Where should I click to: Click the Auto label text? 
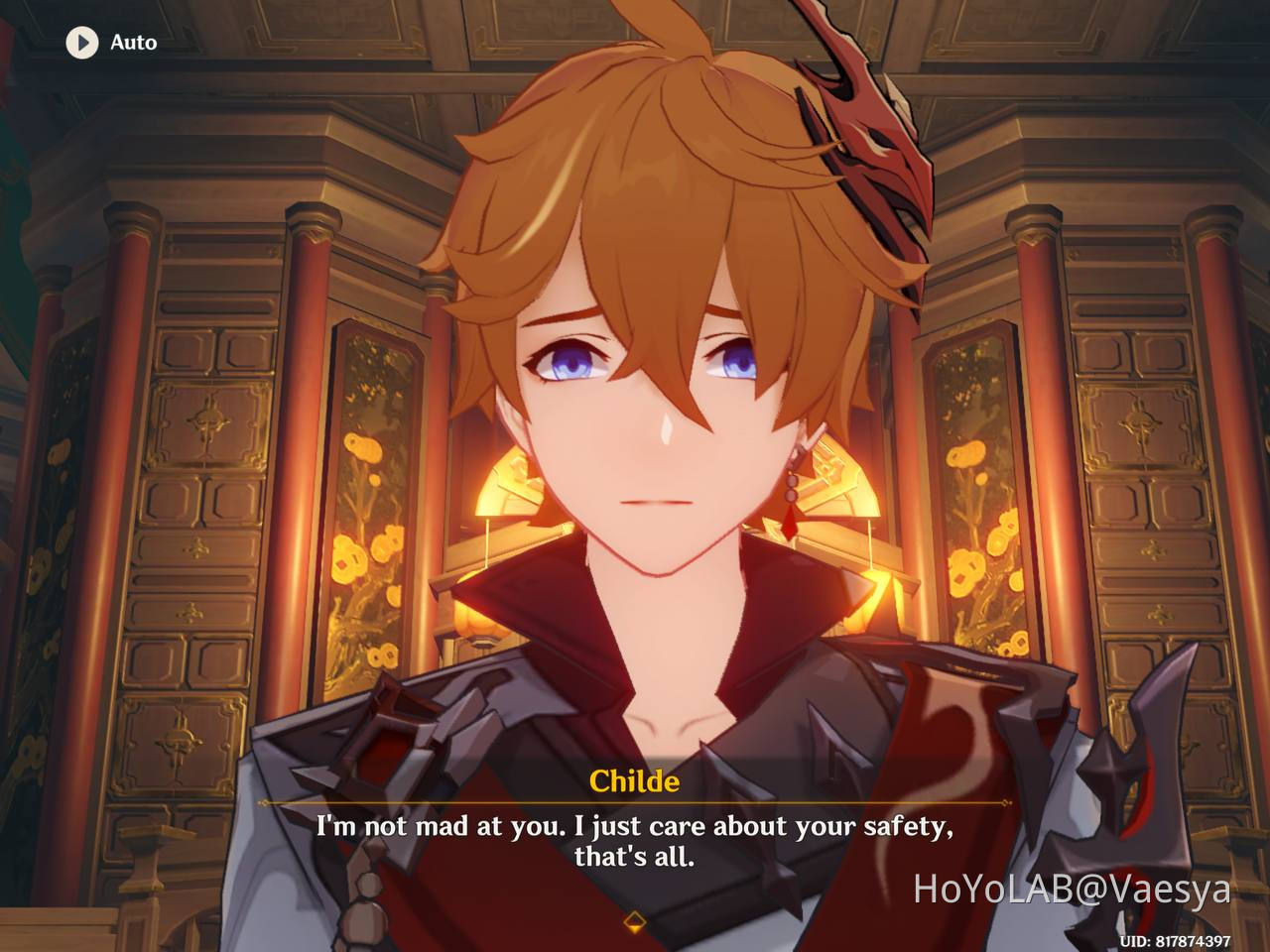click(133, 43)
